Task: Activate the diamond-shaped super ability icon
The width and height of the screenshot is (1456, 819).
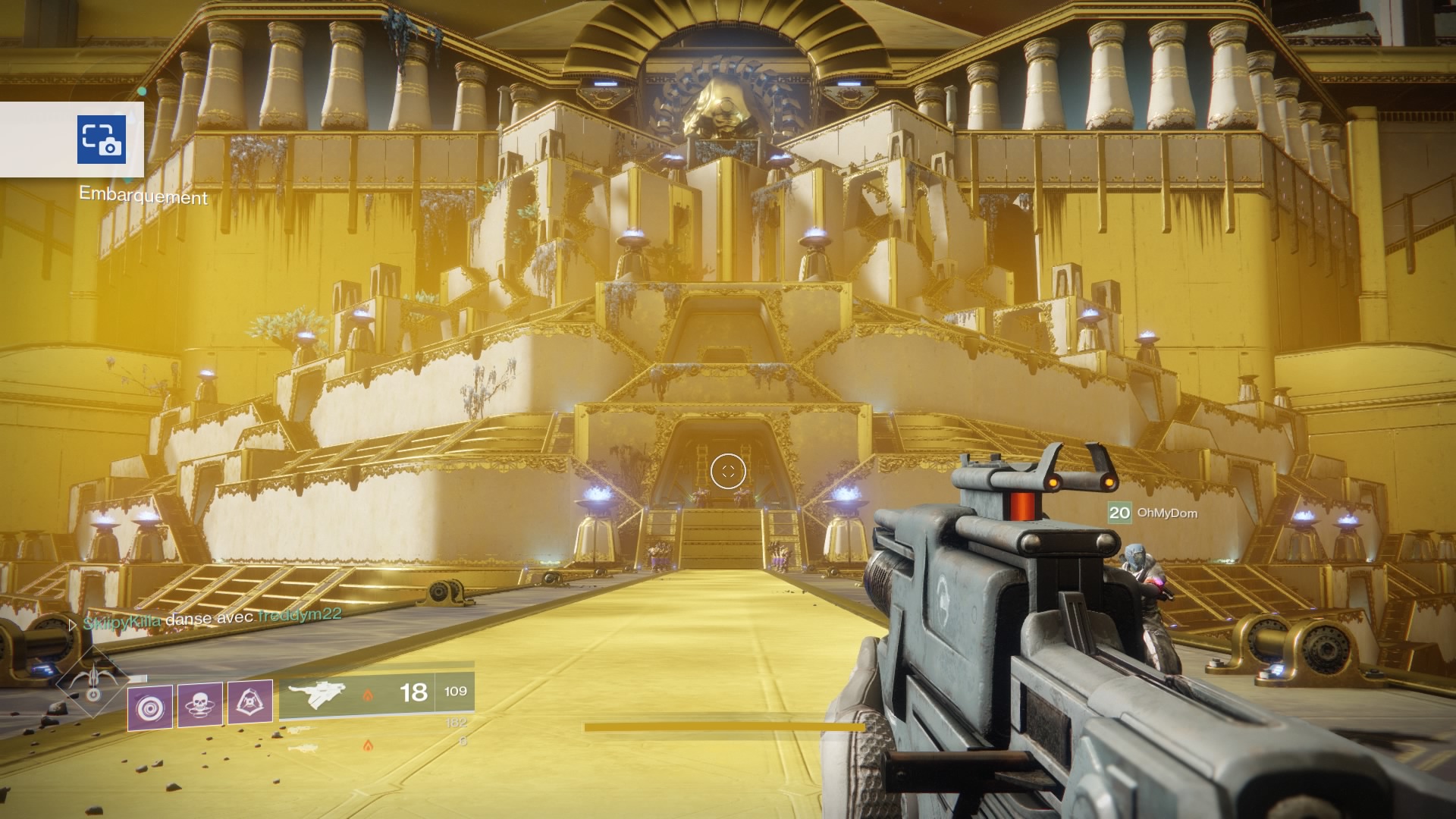Action: tap(93, 682)
